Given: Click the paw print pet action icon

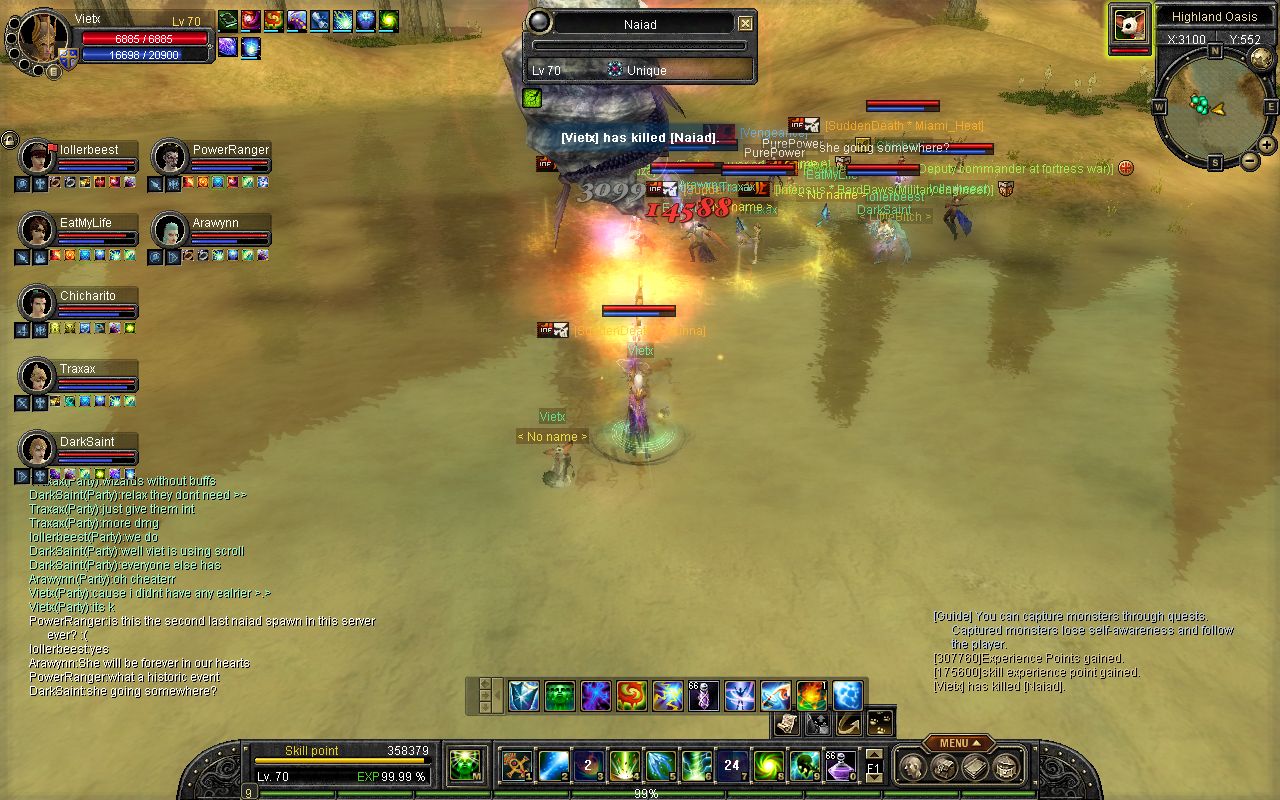Looking at the screenshot, I should pos(880,722).
